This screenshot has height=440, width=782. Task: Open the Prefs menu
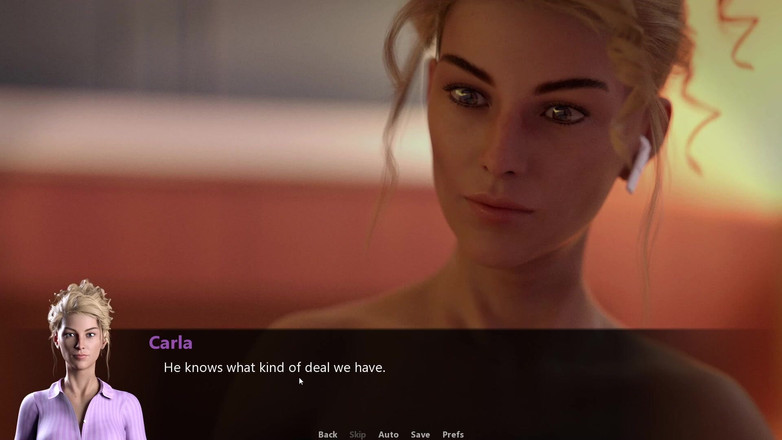point(453,434)
